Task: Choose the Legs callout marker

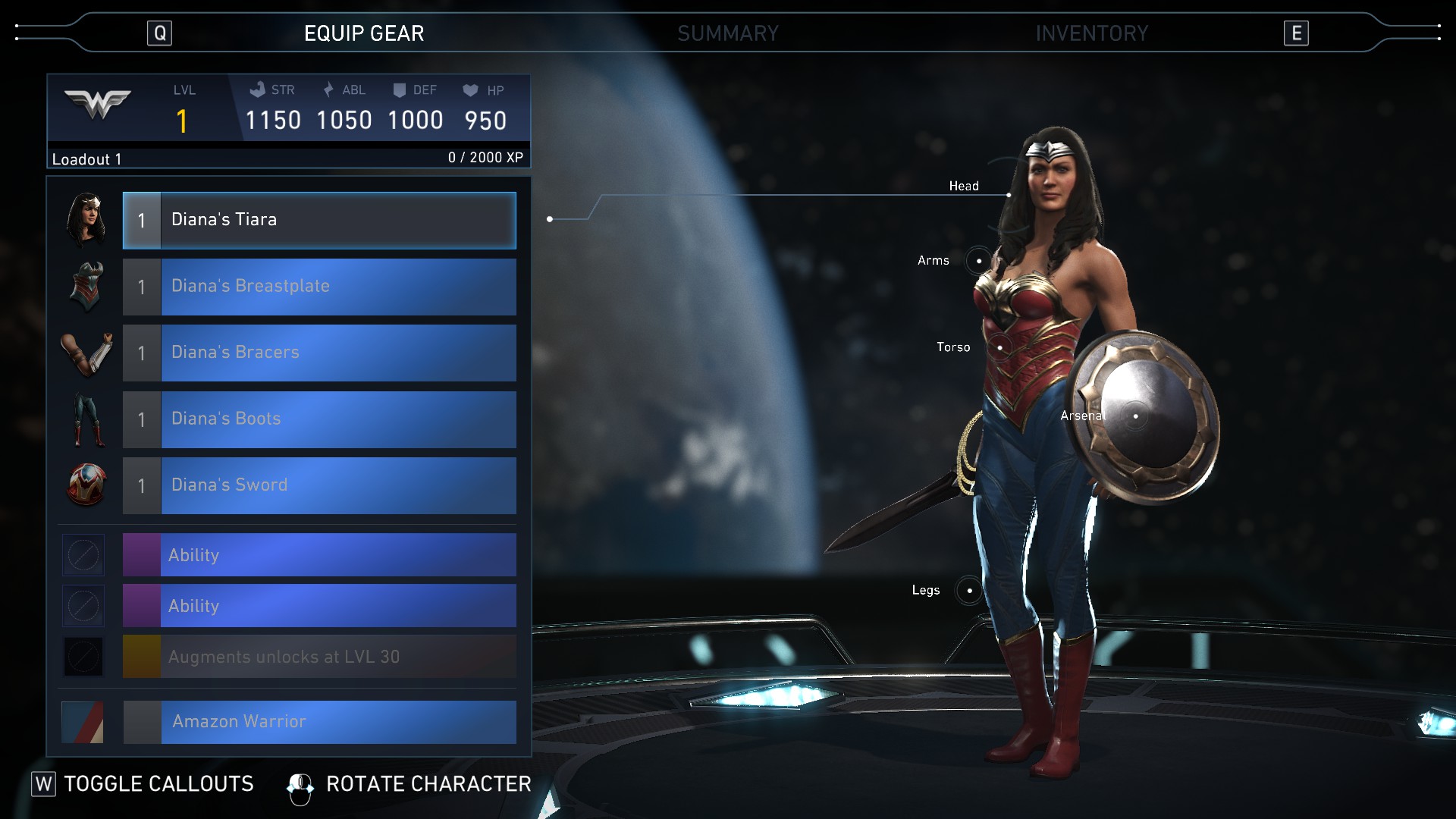Action: point(968,590)
